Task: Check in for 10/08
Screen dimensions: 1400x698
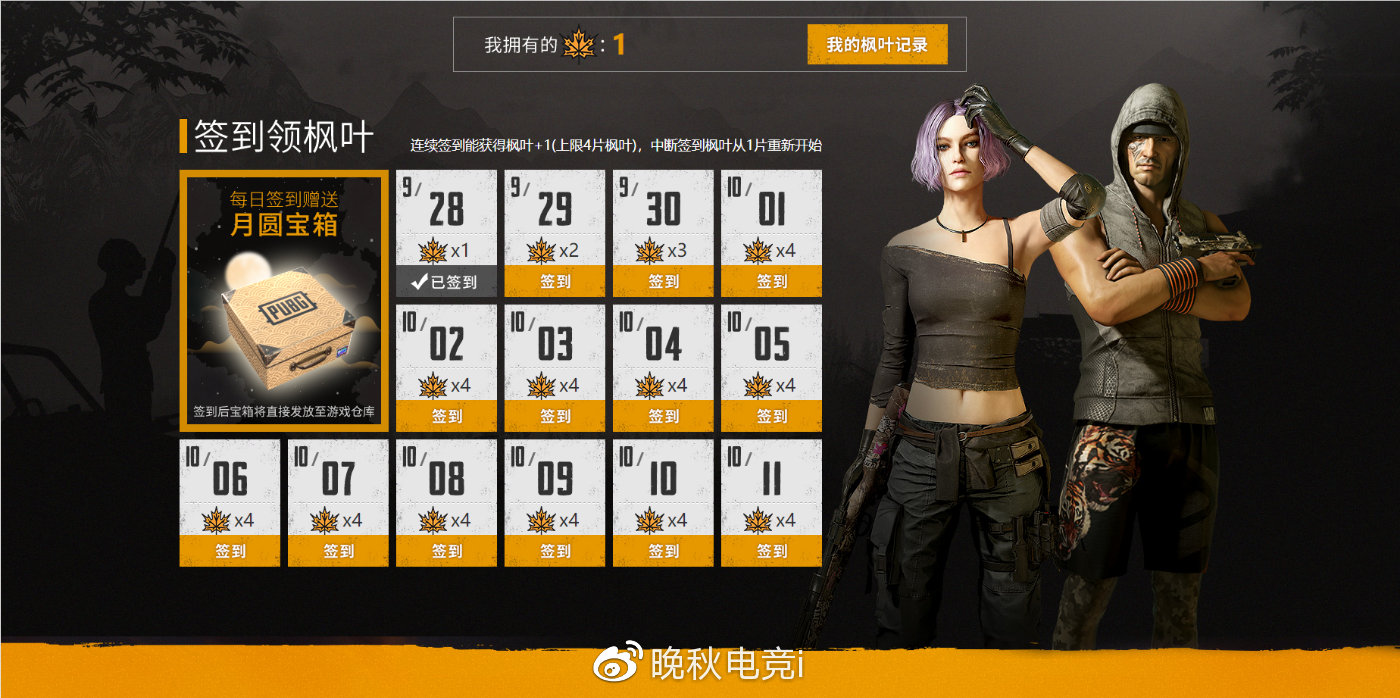Action: tap(446, 551)
